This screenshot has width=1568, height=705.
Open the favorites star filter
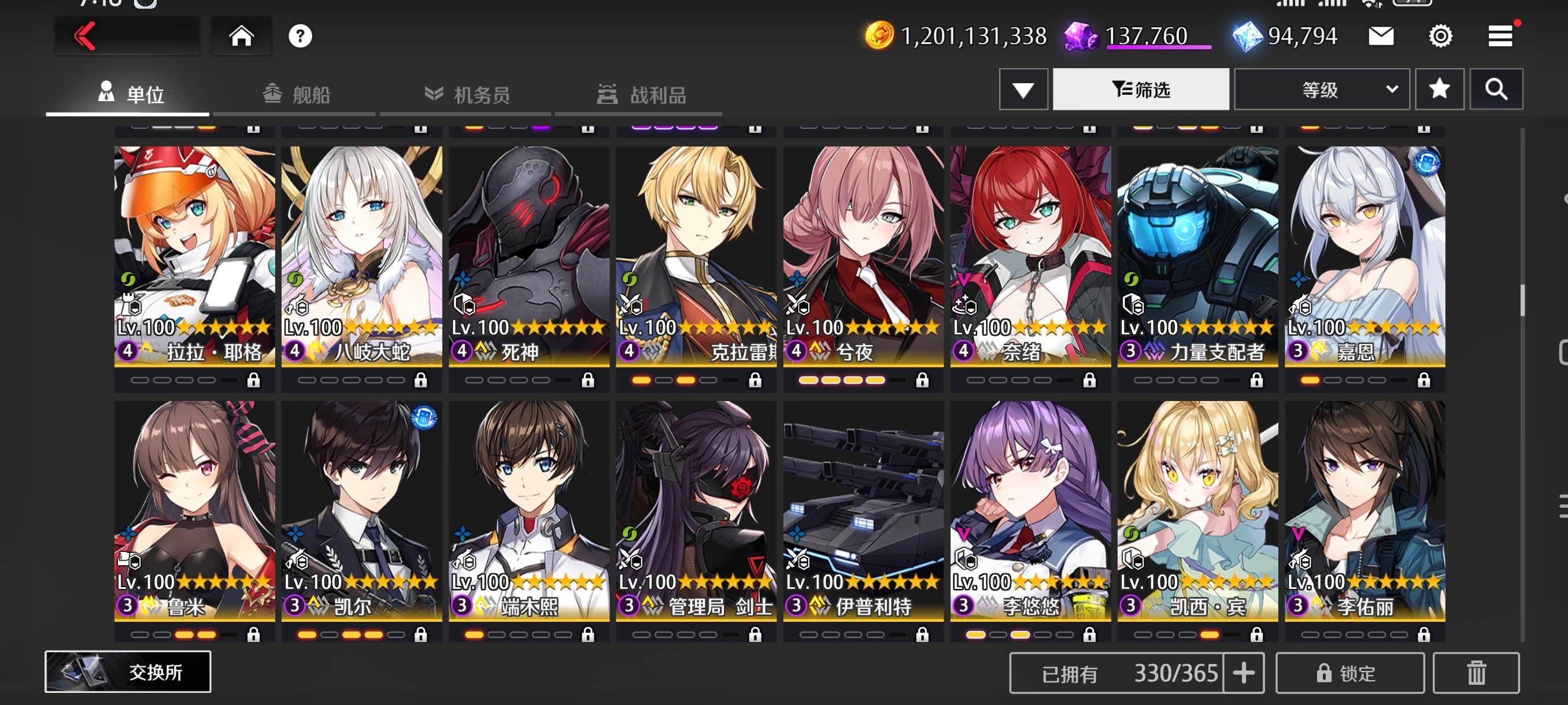pos(1440,89)
